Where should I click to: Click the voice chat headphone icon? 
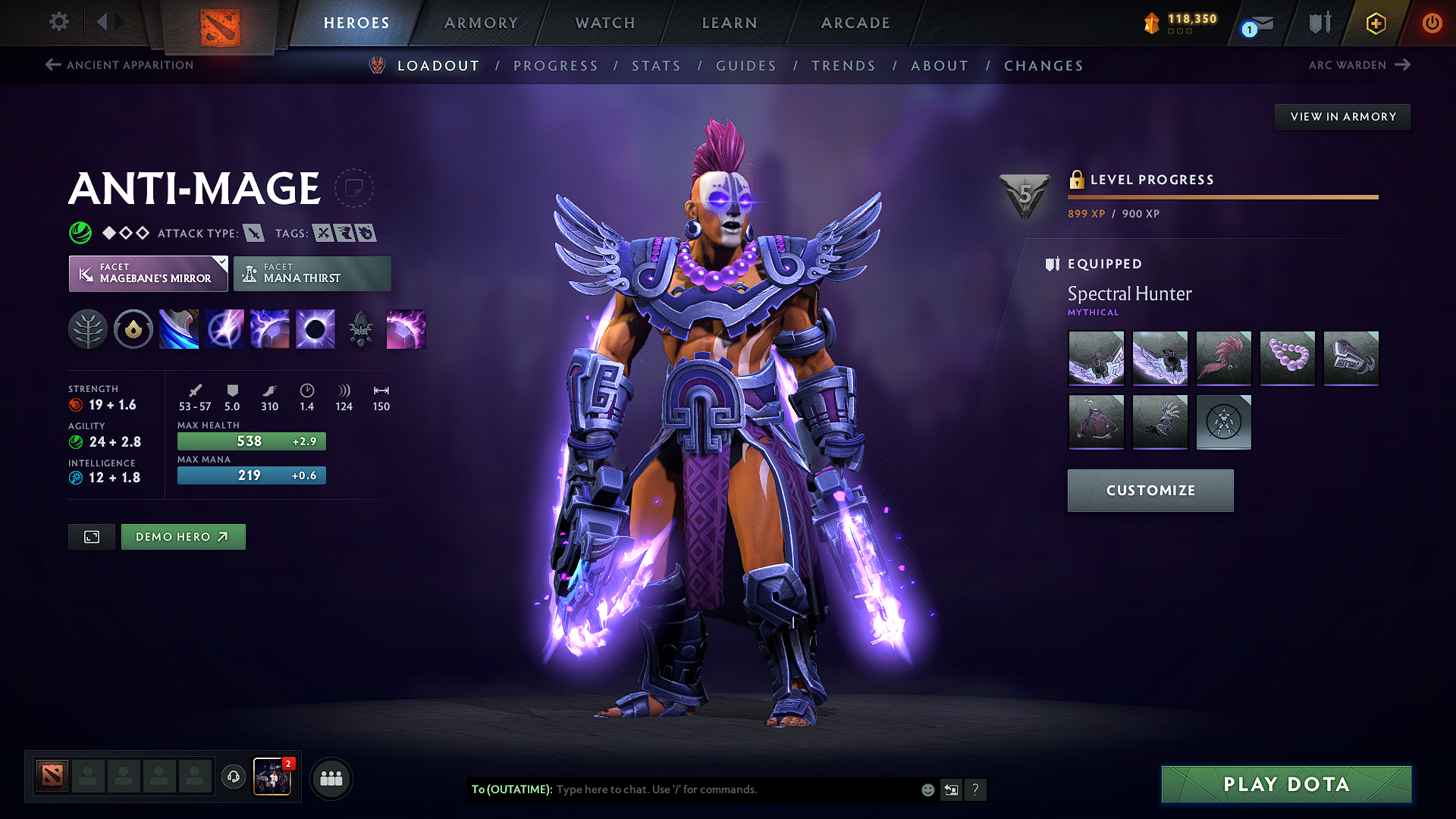point(233,777)
